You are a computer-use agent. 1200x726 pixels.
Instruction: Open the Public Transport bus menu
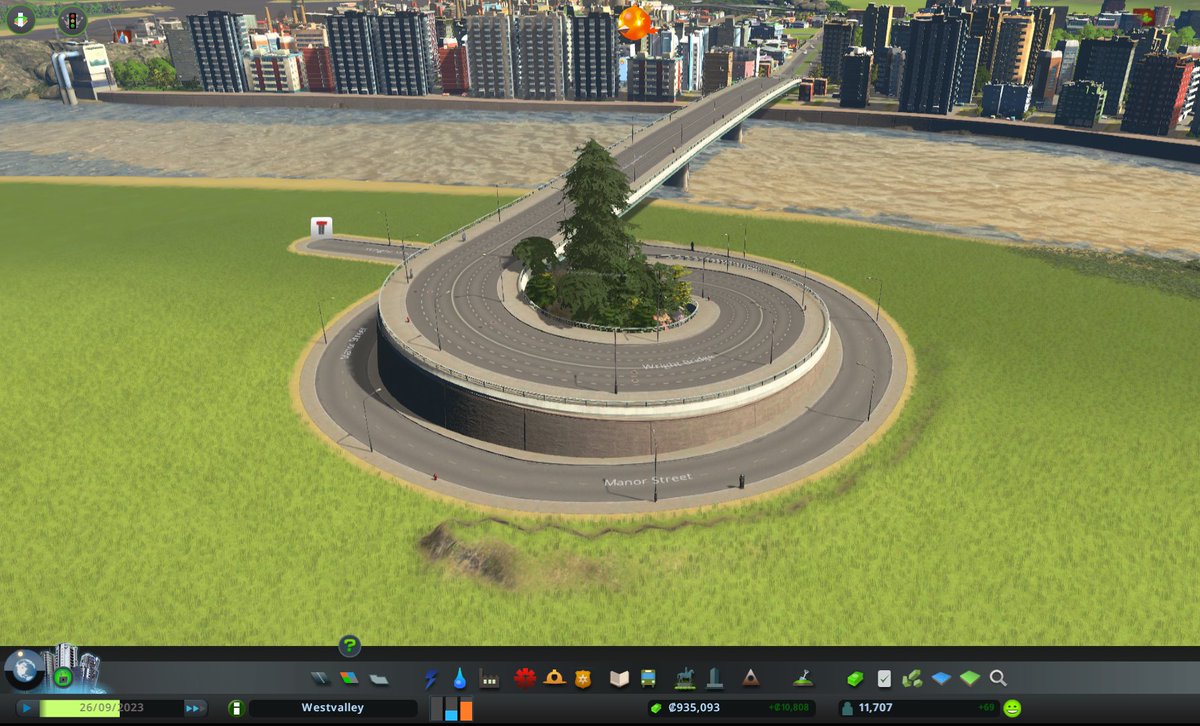648,678
